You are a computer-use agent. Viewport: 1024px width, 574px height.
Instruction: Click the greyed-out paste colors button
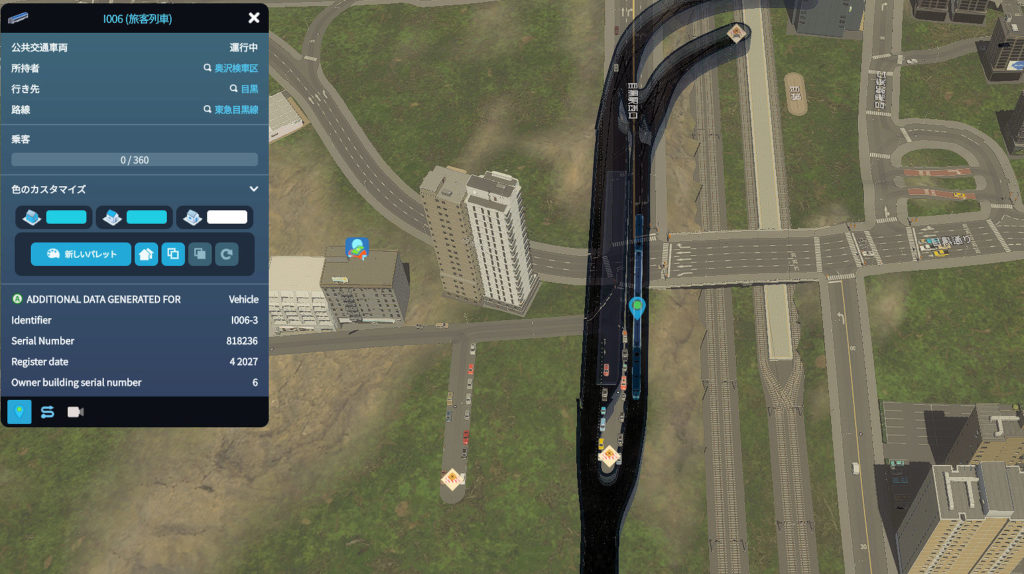(x=200, y=254)
